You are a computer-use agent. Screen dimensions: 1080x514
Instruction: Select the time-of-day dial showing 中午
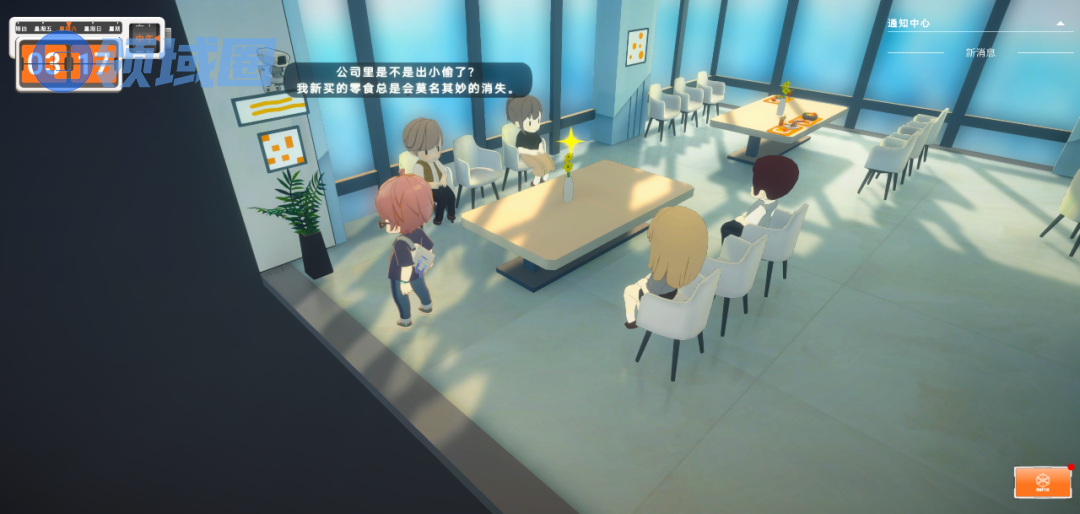coord(145,40)
